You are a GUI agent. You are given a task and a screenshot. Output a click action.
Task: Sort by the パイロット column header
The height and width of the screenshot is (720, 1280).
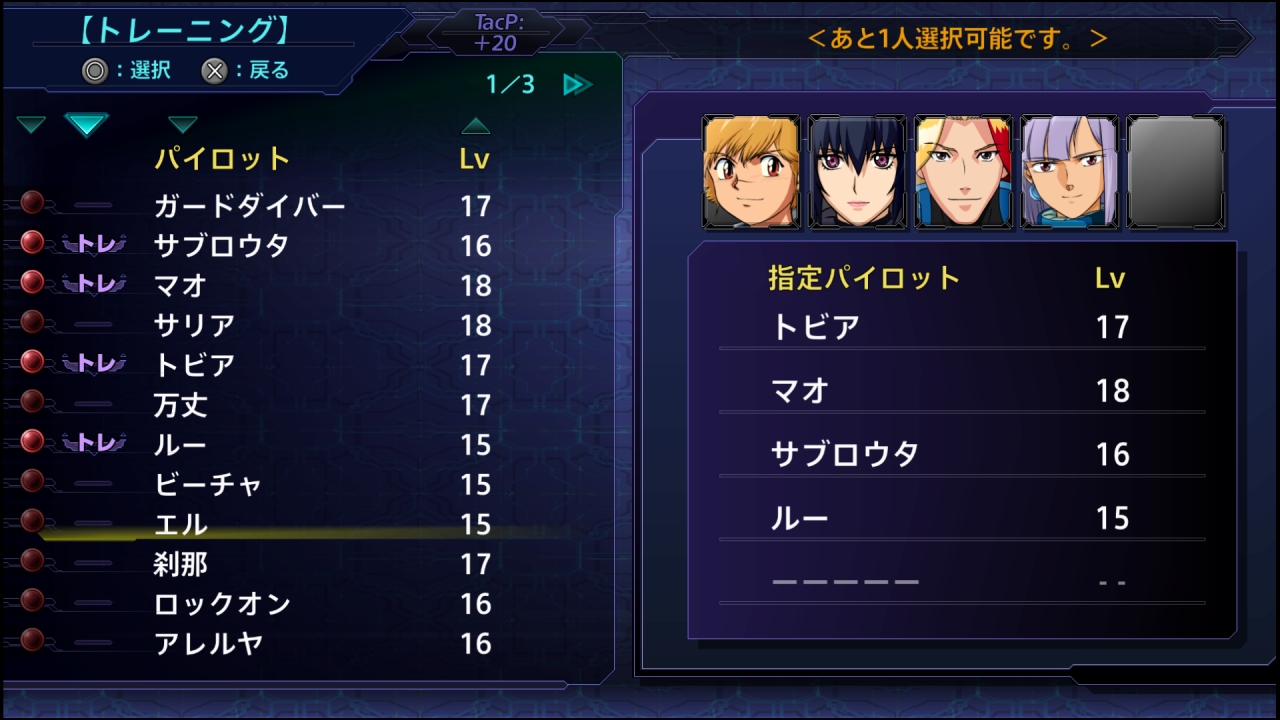222,158
